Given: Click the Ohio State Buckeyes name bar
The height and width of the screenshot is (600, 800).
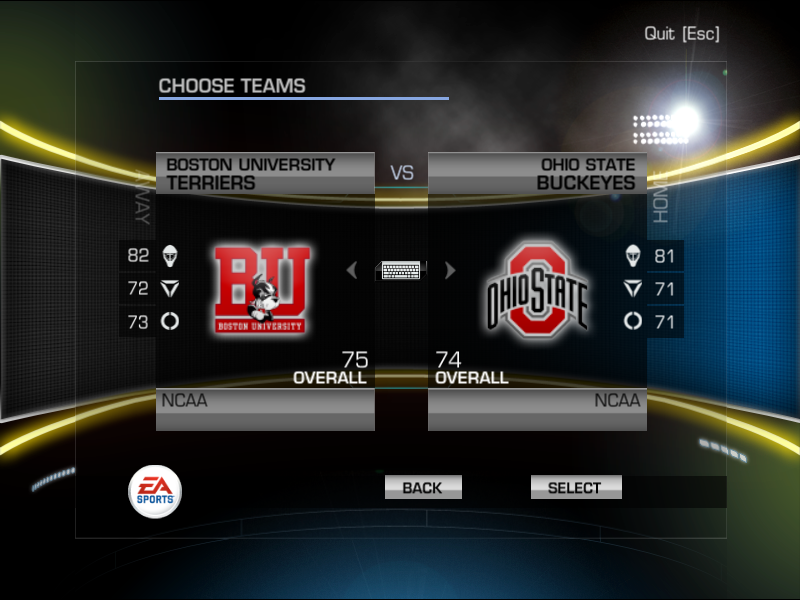Looking at the screenshot, I should pos(537,173).
